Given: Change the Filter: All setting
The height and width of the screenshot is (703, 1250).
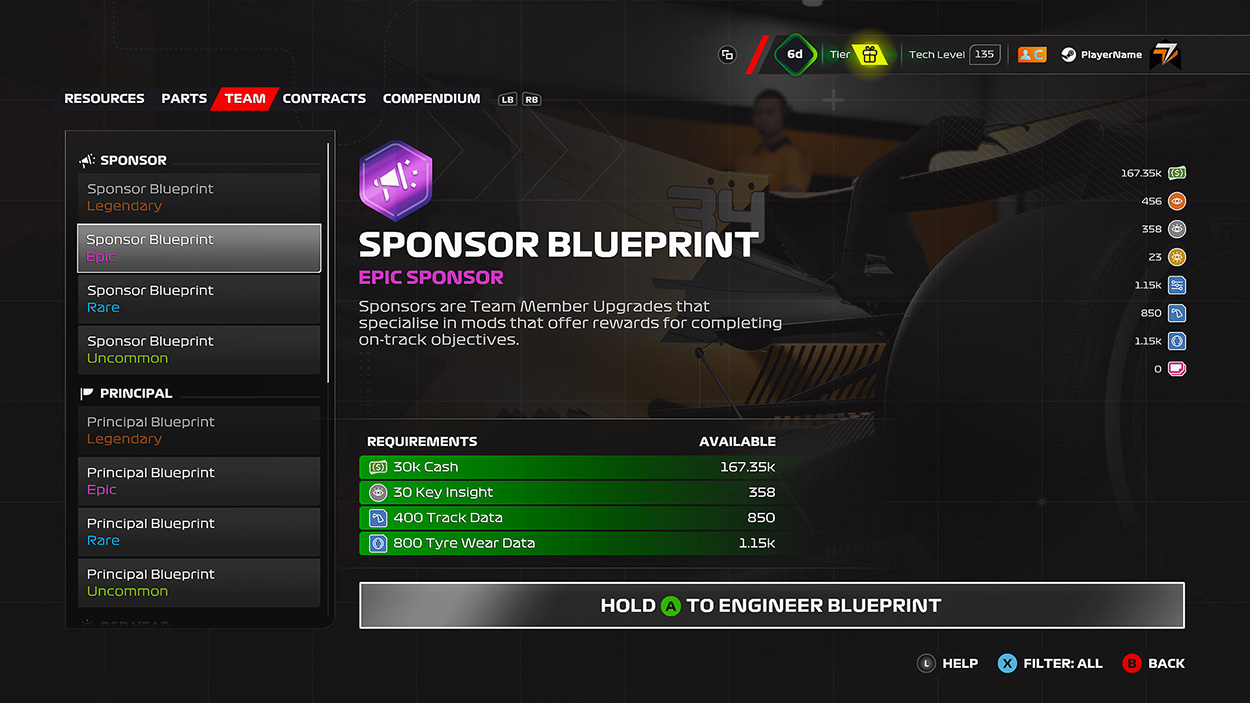Looking at the screenshot, I should click(x=1050, y=663).
